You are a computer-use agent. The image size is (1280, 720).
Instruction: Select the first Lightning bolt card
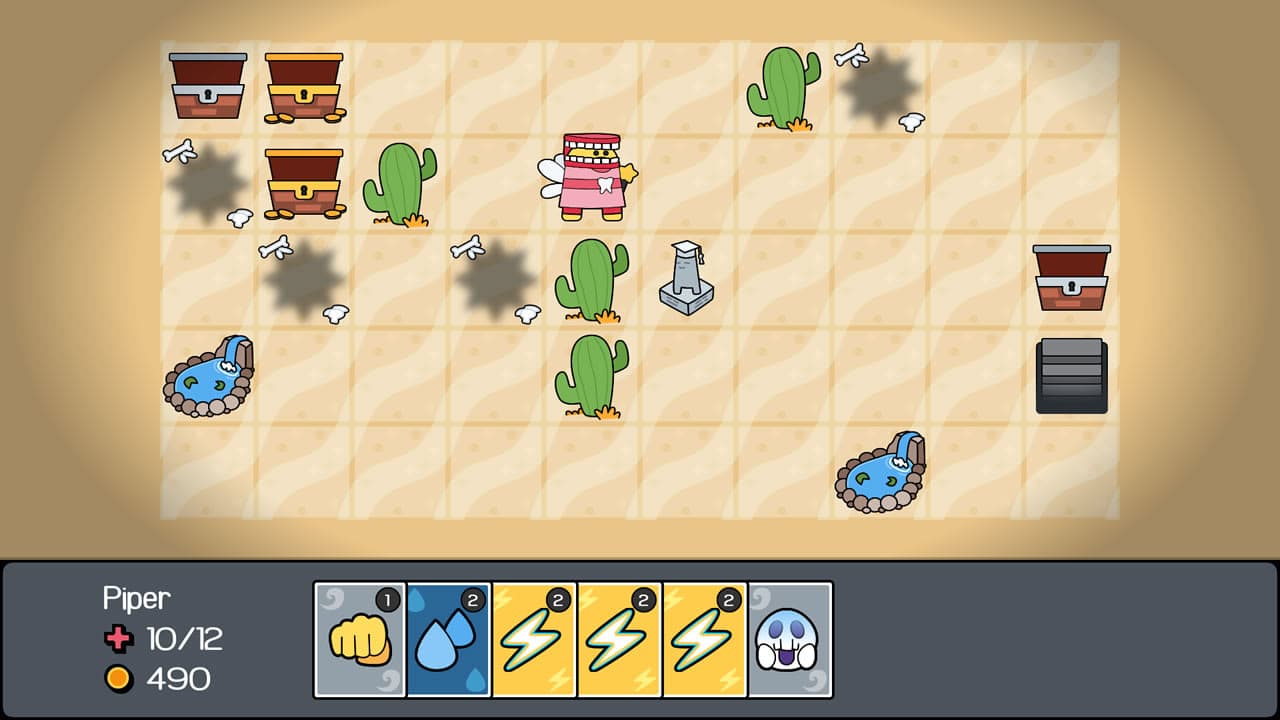[535, 640]
